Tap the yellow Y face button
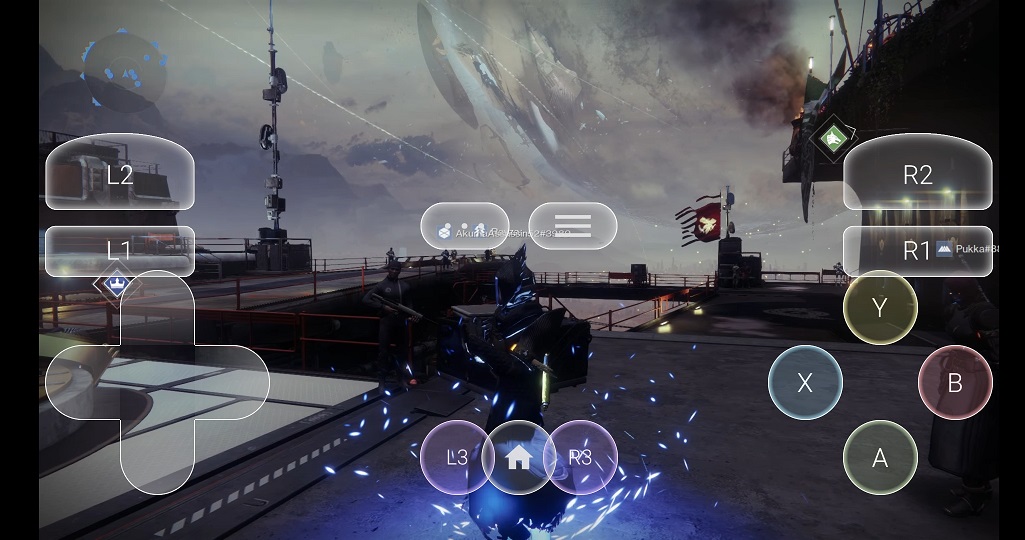The height and width of the screenshot is (540, 1025). (880, 307)
